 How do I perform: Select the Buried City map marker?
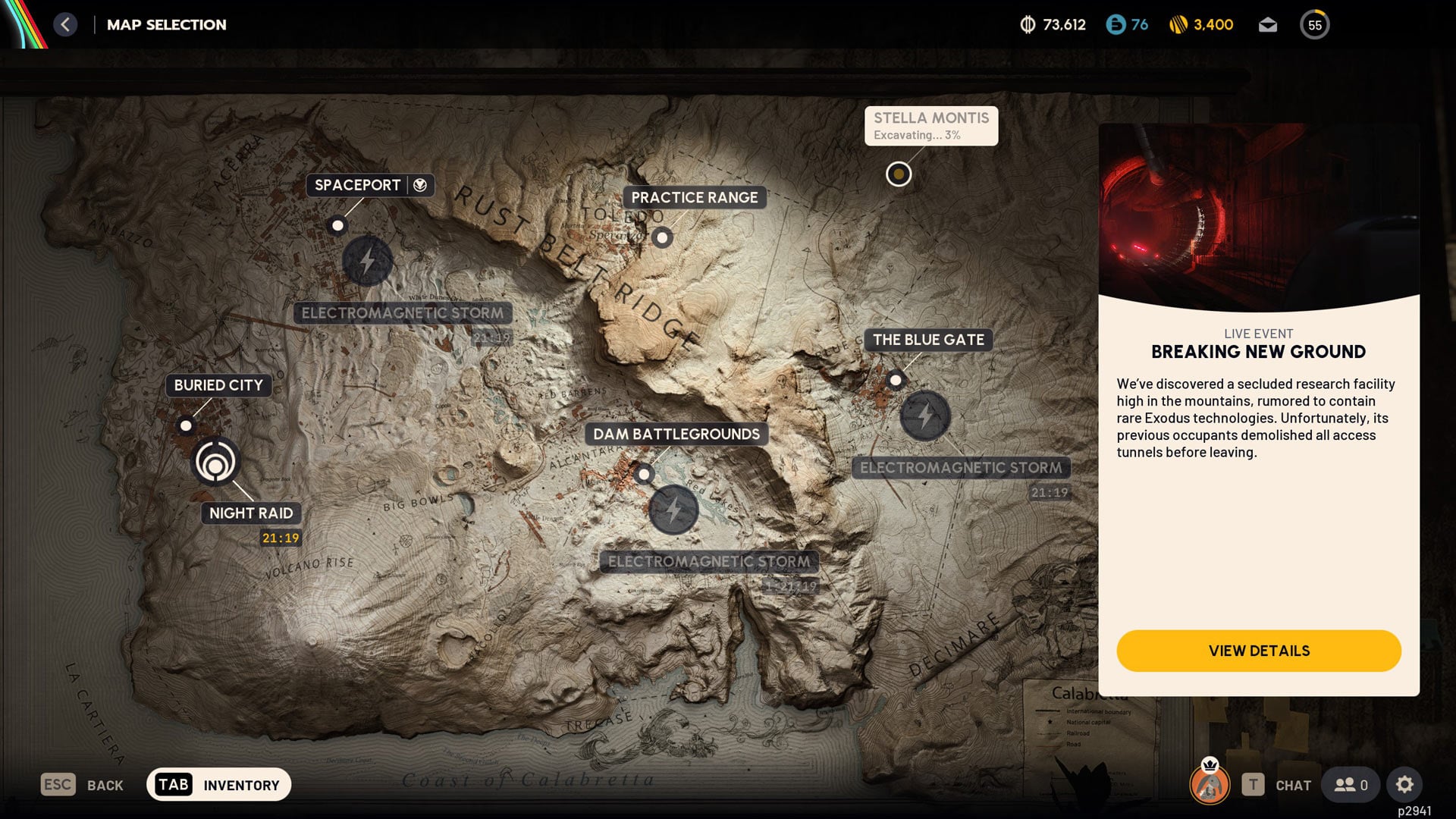pos(186,426)
